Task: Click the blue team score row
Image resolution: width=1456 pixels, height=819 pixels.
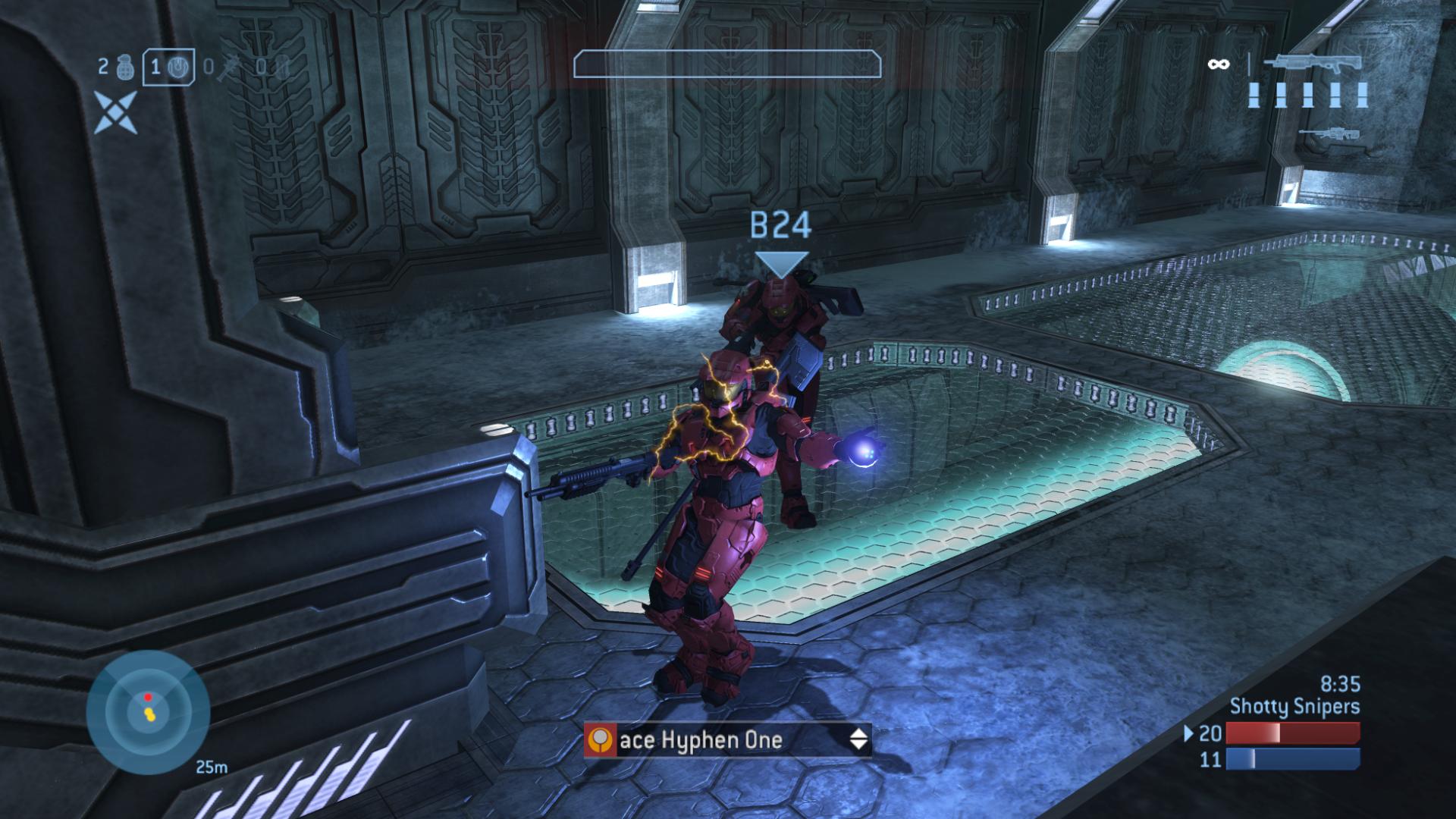Action: click(1275, 759)
